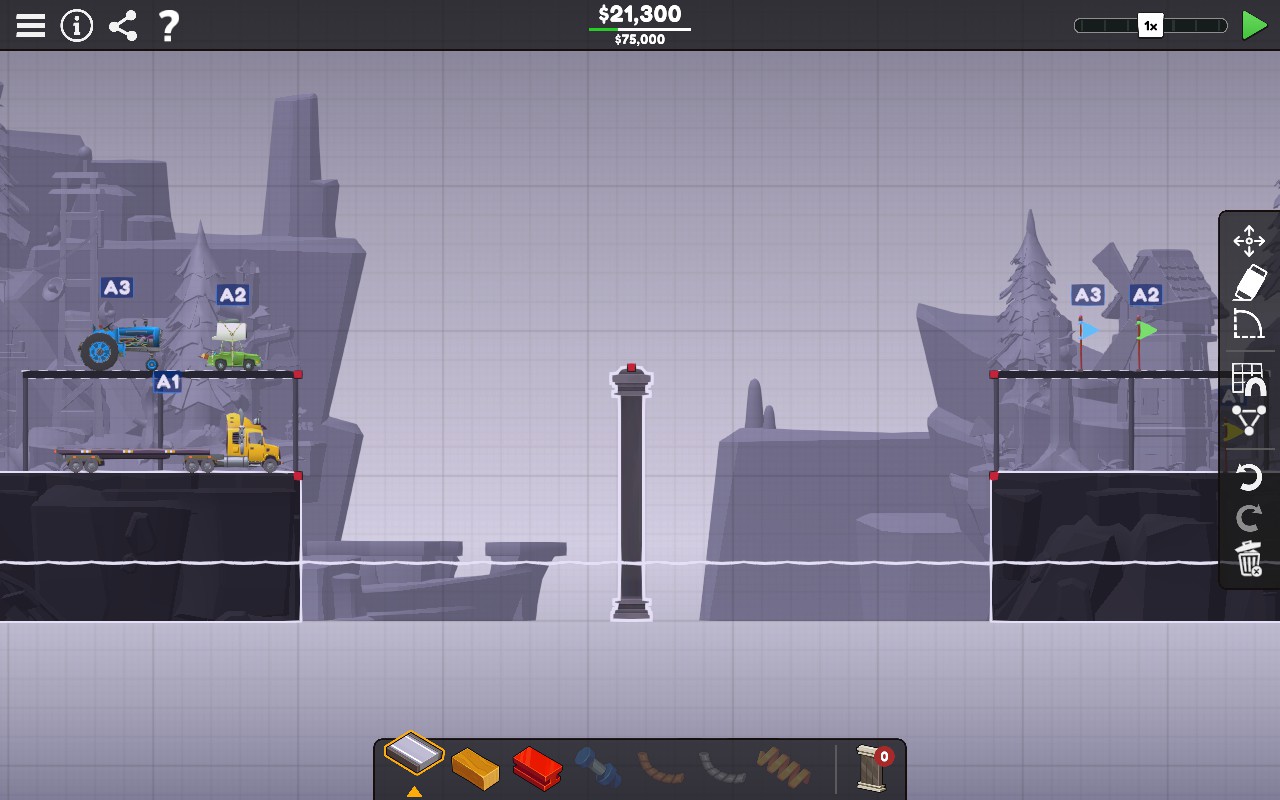
Task: Expand road material variants with the triangle
Action: point(413,789)
